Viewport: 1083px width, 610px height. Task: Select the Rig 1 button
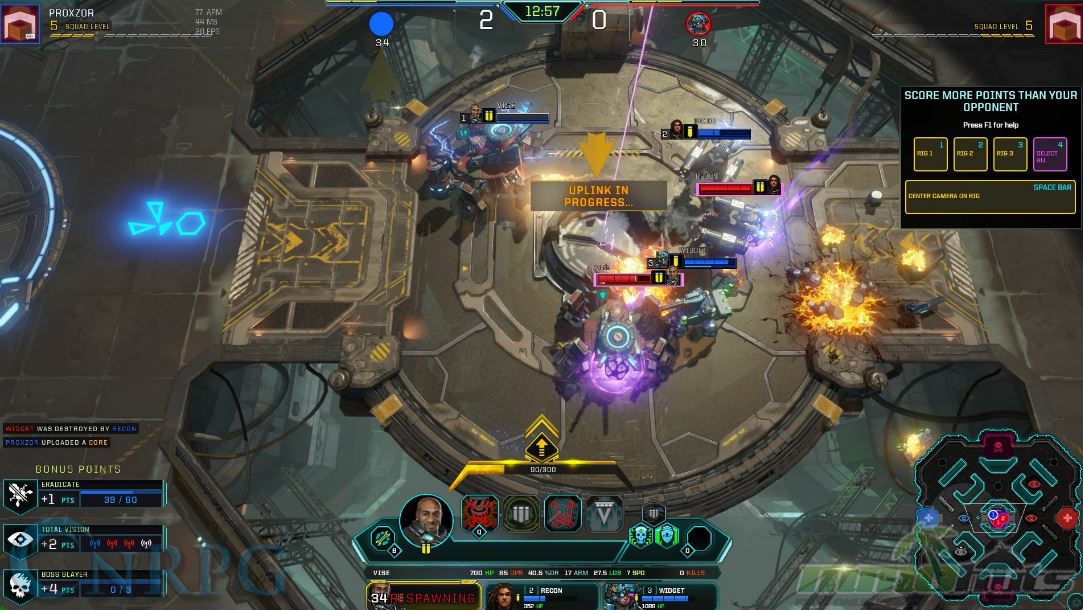930,153
